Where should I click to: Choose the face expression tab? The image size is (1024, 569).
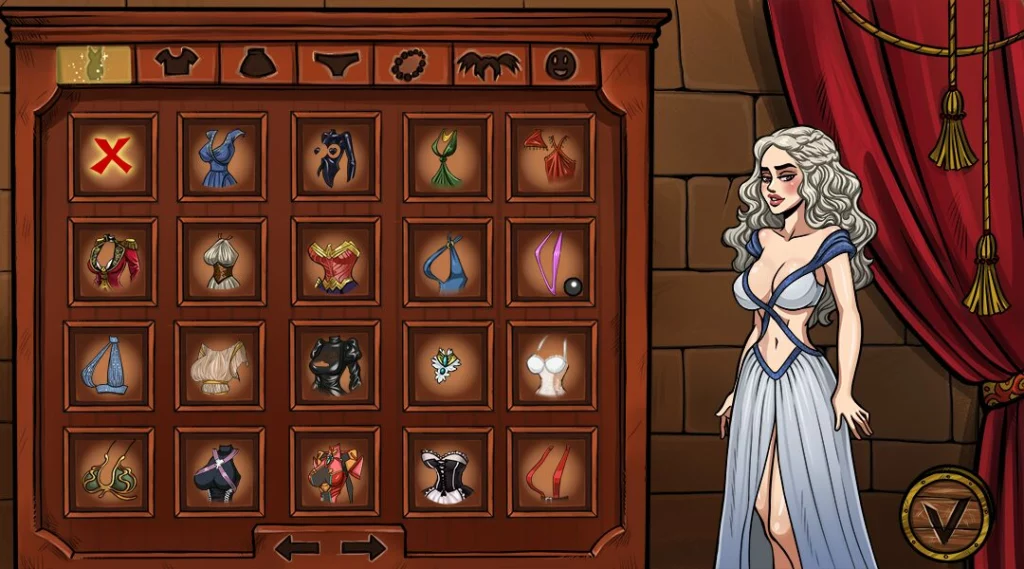(563, 65)
